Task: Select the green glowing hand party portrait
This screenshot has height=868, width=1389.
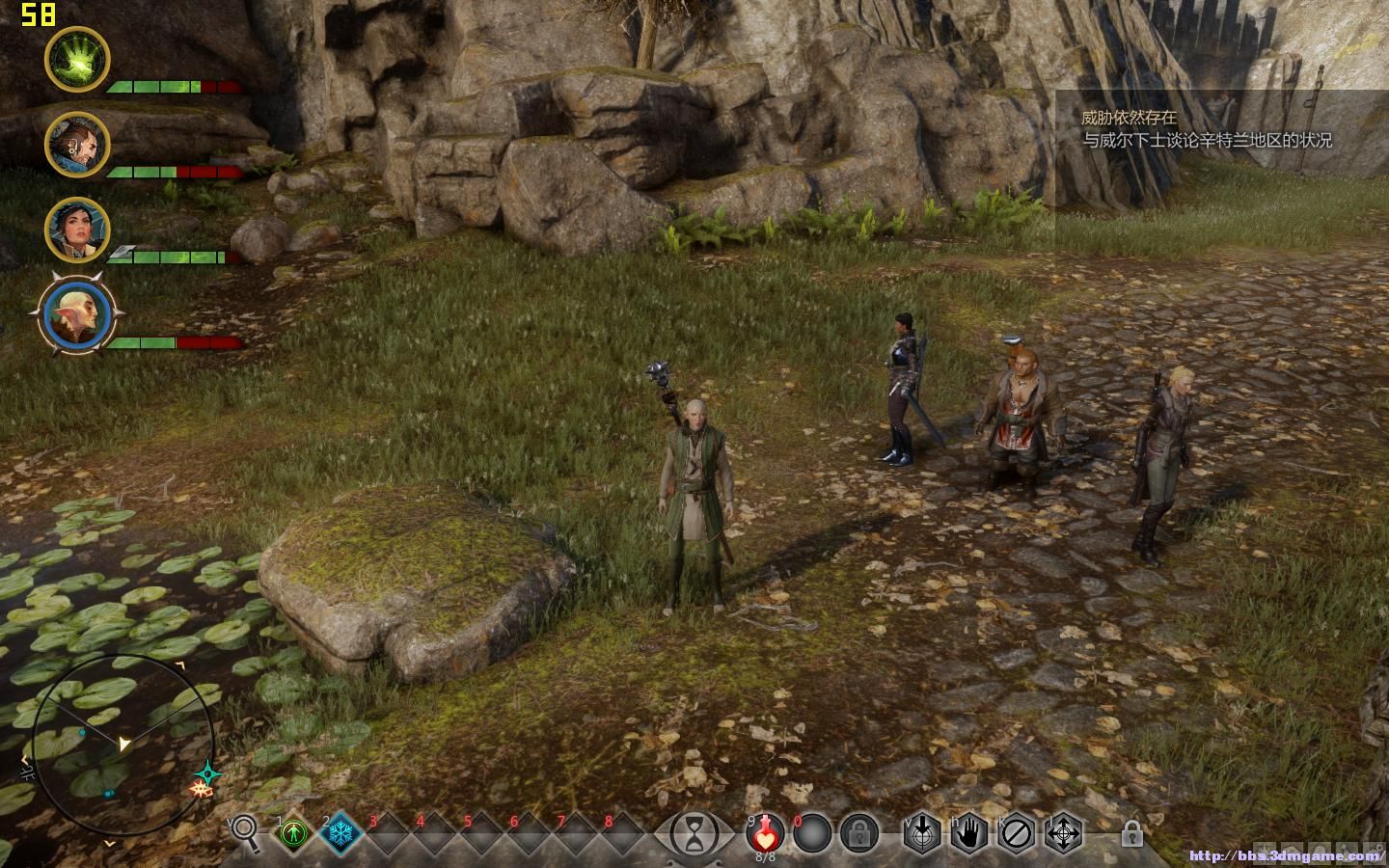Action: click(77, 59)
